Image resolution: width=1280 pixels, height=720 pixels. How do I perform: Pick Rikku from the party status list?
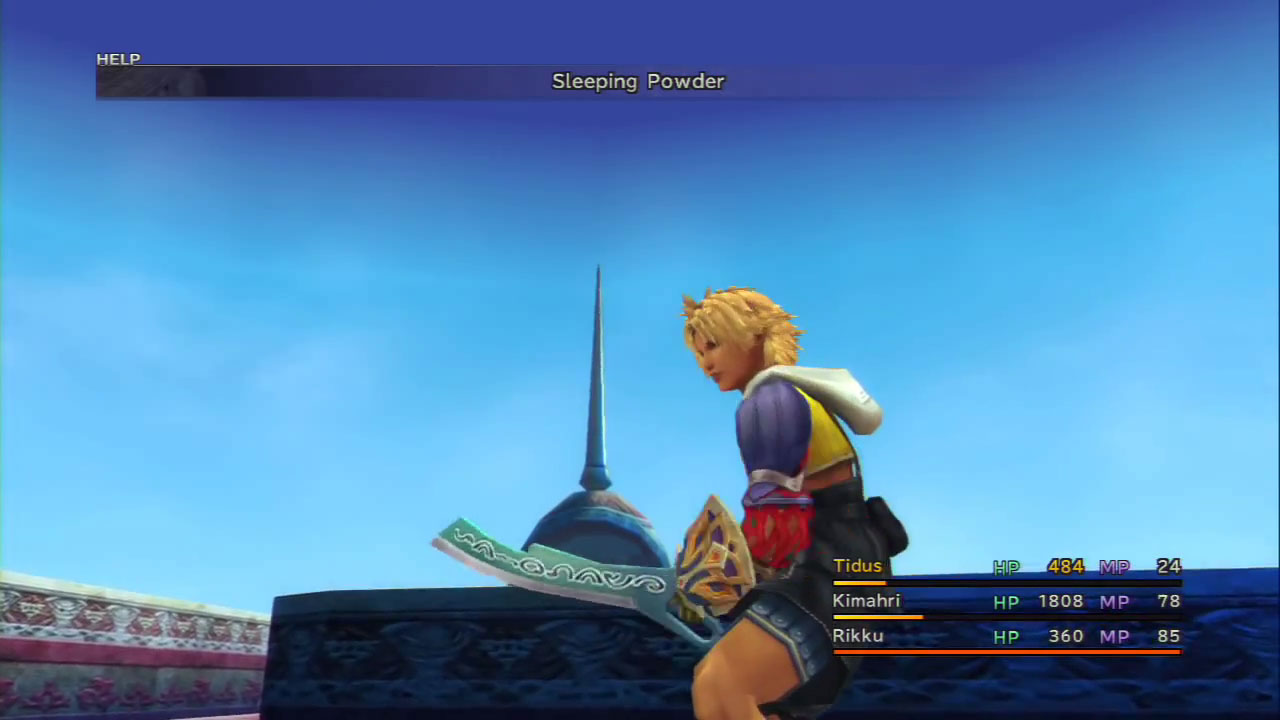coord(858,636)
